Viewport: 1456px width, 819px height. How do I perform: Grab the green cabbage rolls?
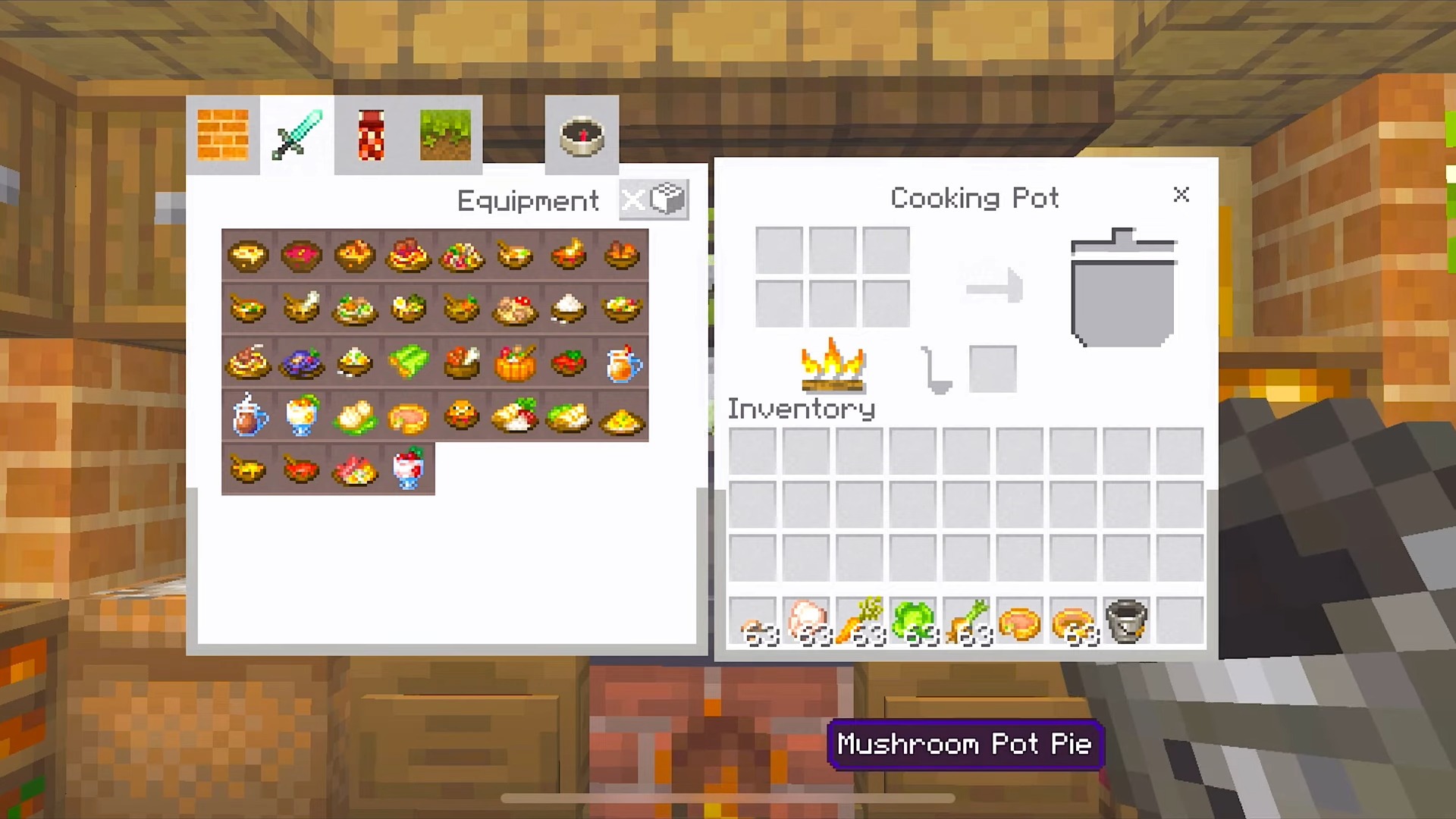pyautogui.click(x=409, y=362)
